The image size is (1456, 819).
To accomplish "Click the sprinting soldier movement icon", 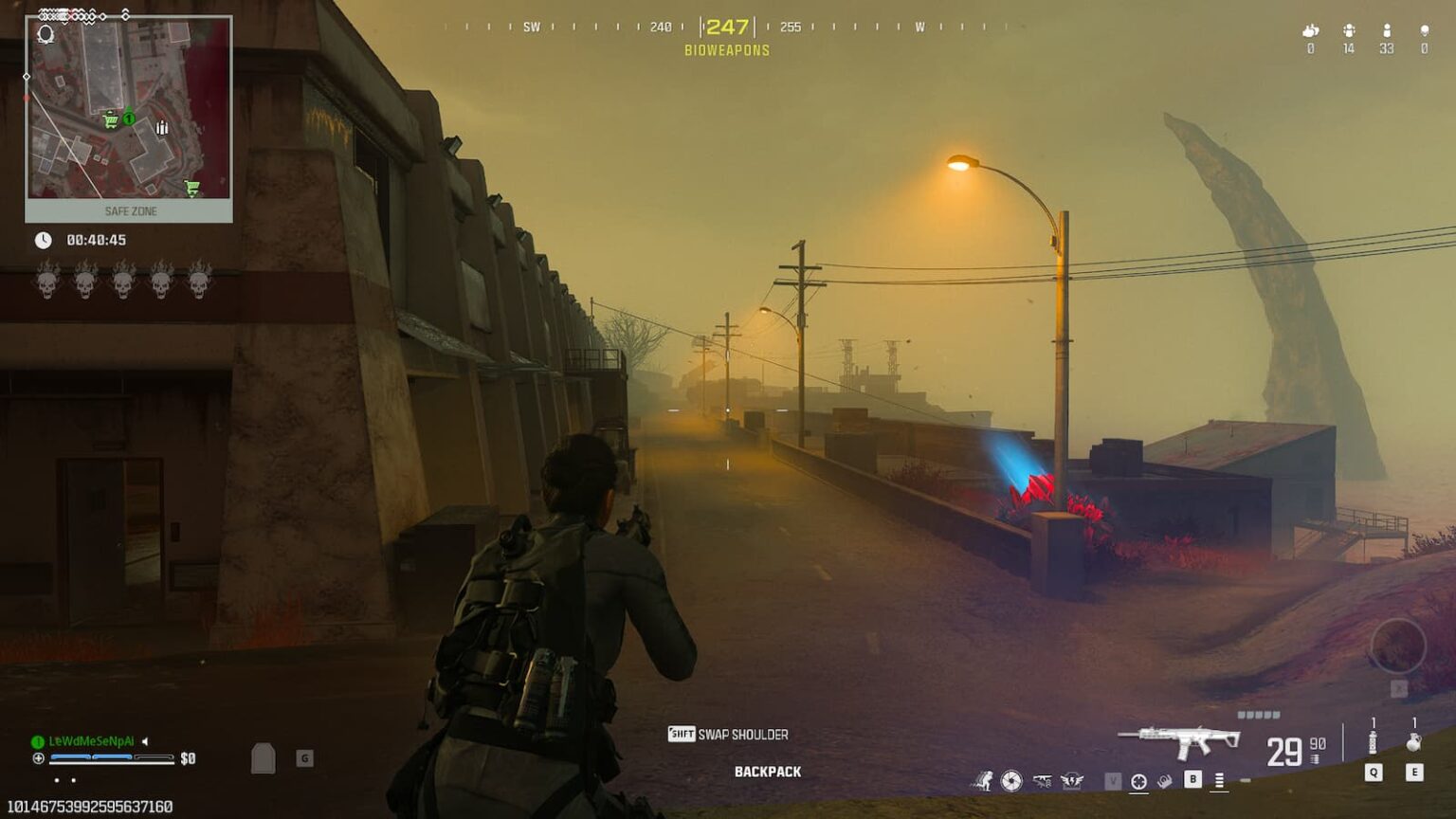I will (986, 781).
